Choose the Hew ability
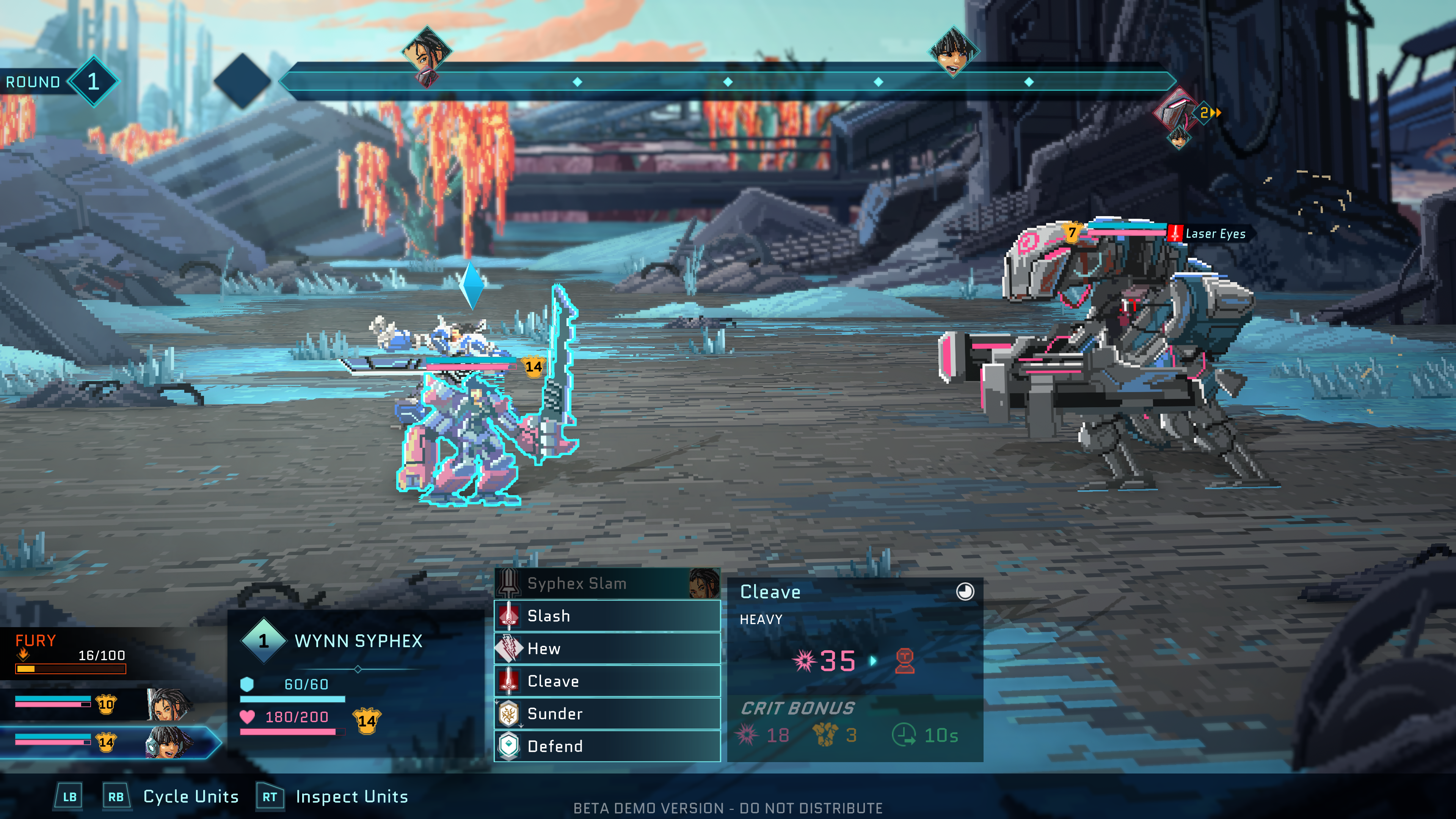Viewport: 1456px width, 819px height. tap(607, 648)
